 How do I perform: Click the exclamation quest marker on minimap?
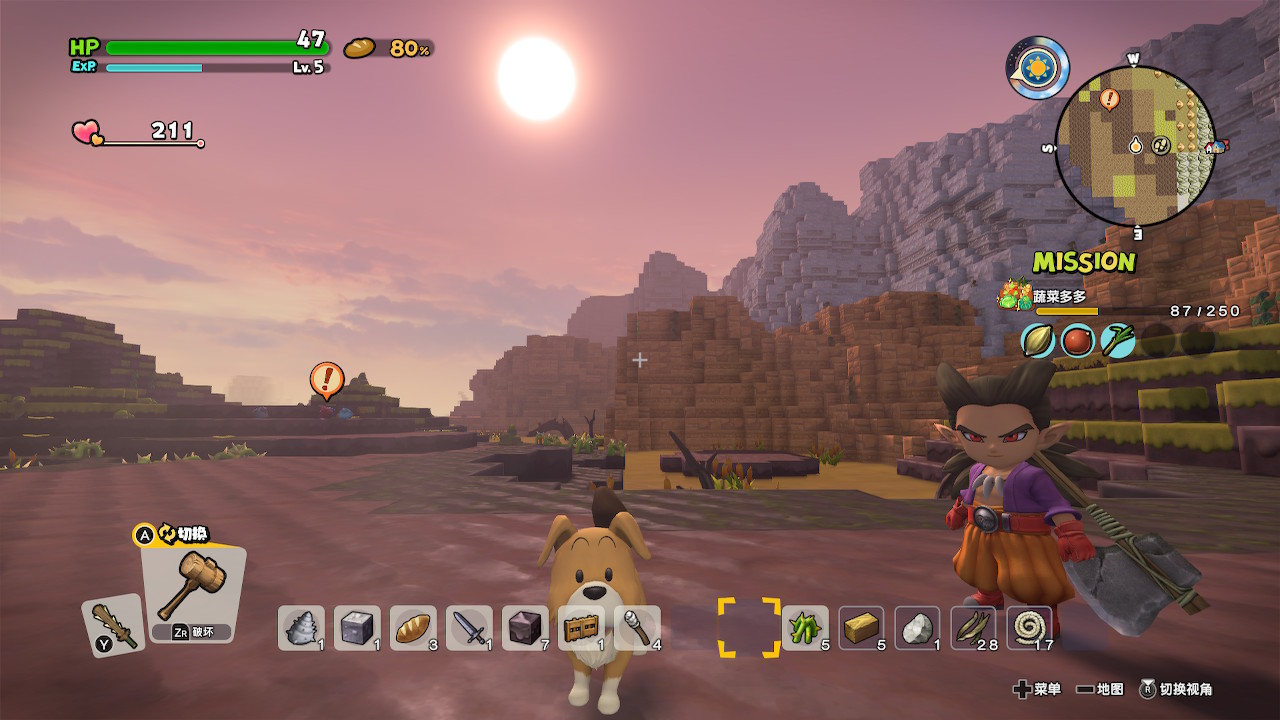(1109, 98)
